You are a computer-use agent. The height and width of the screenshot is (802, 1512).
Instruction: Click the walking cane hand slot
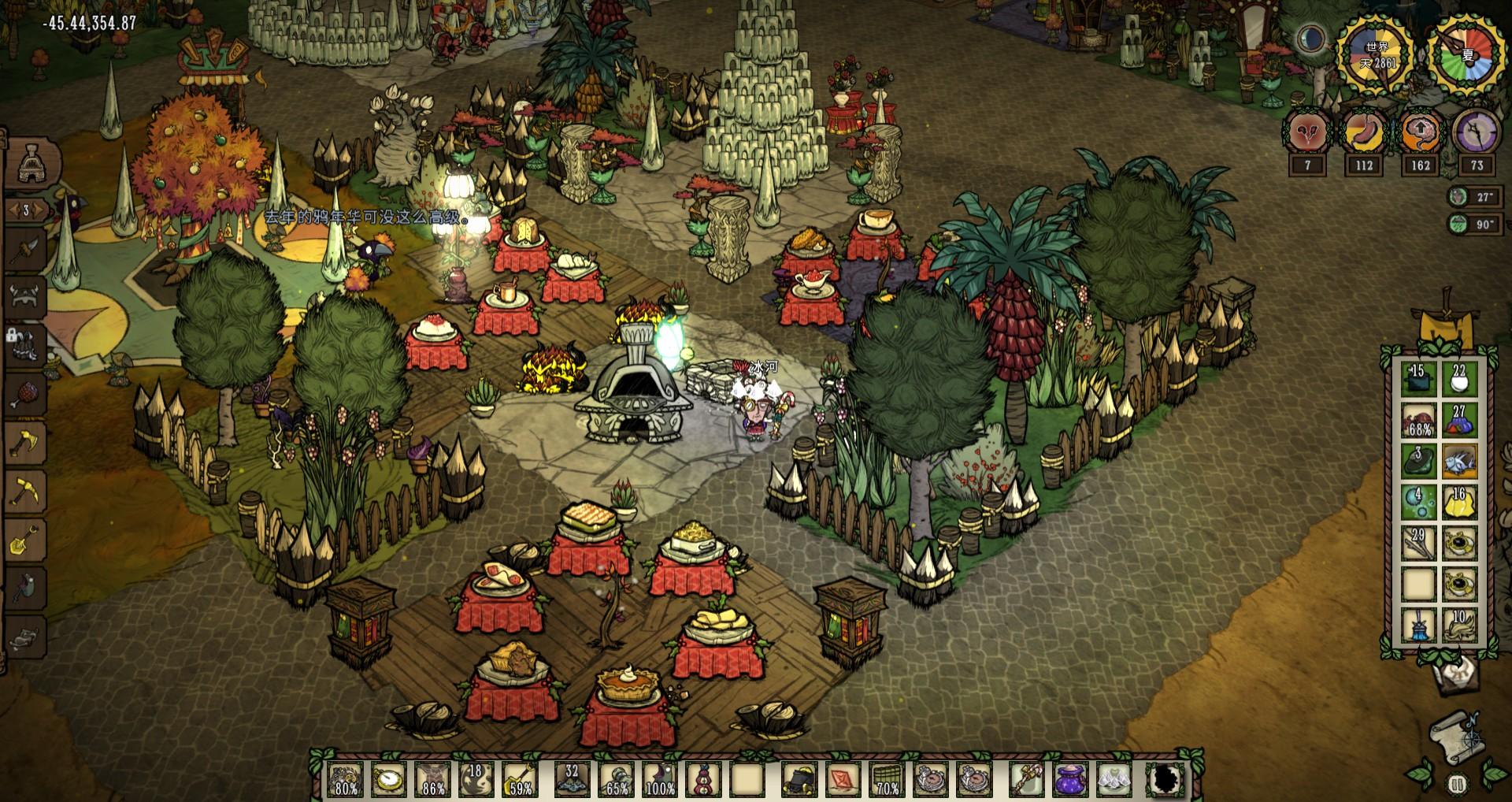coord(1028,779)
